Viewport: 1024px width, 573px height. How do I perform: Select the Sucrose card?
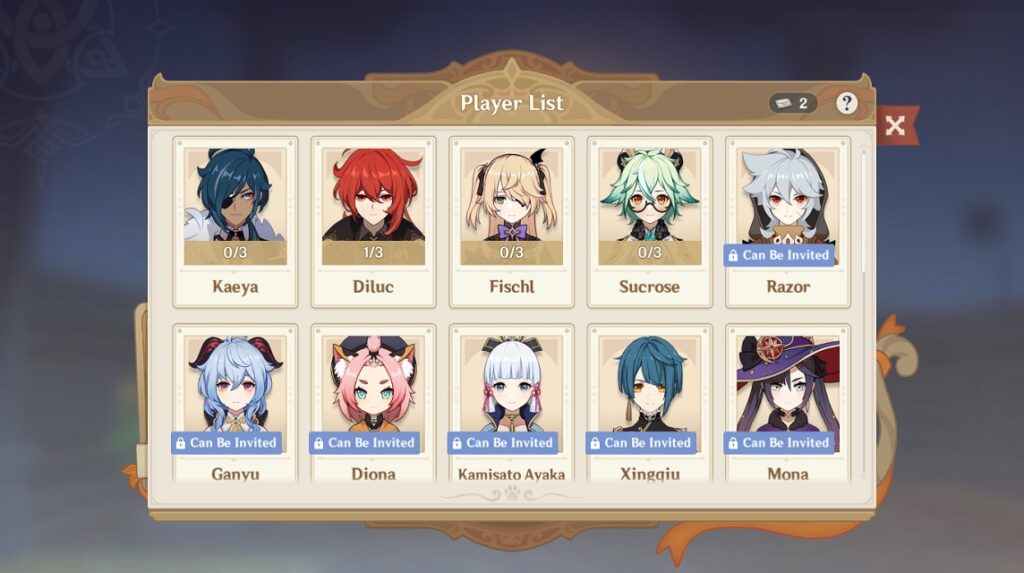pos(649,221)
